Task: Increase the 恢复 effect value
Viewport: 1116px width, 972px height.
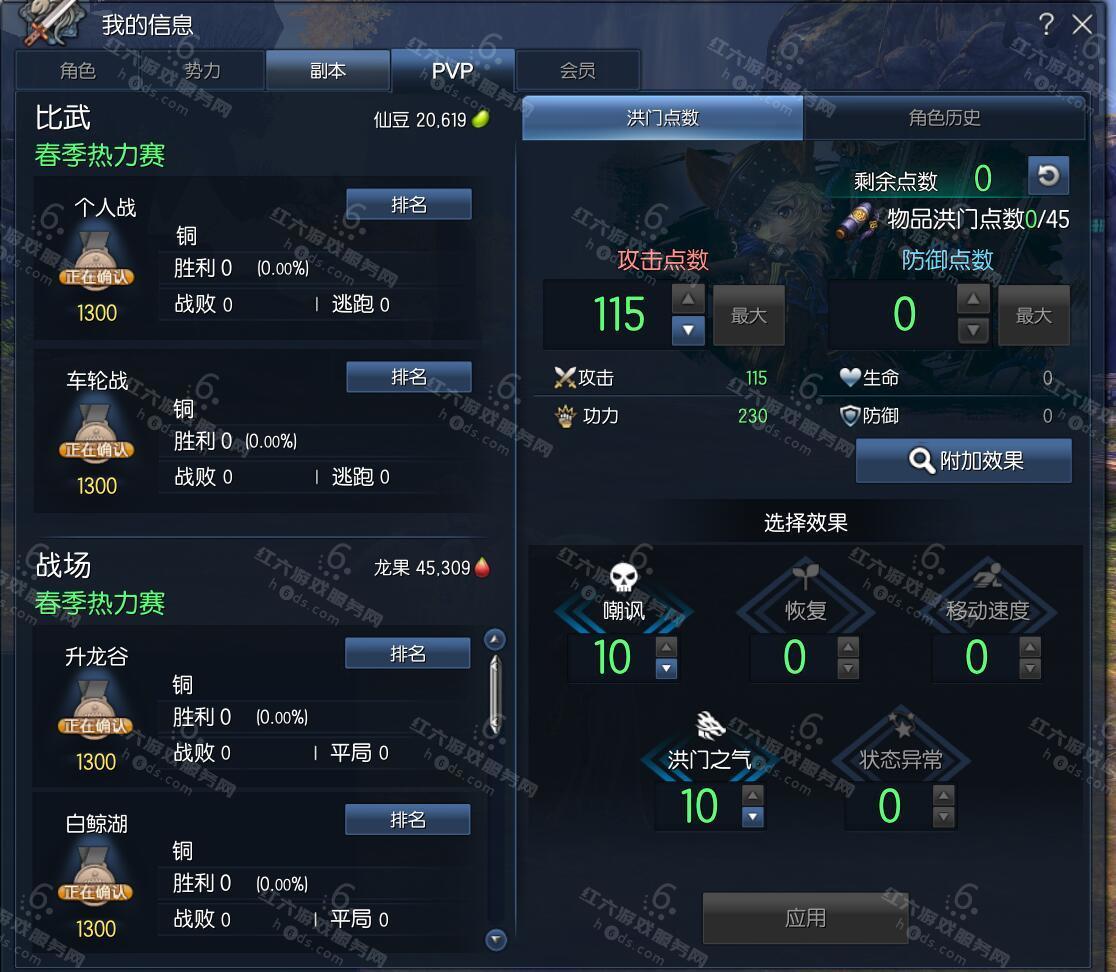Action: (848, 648)
